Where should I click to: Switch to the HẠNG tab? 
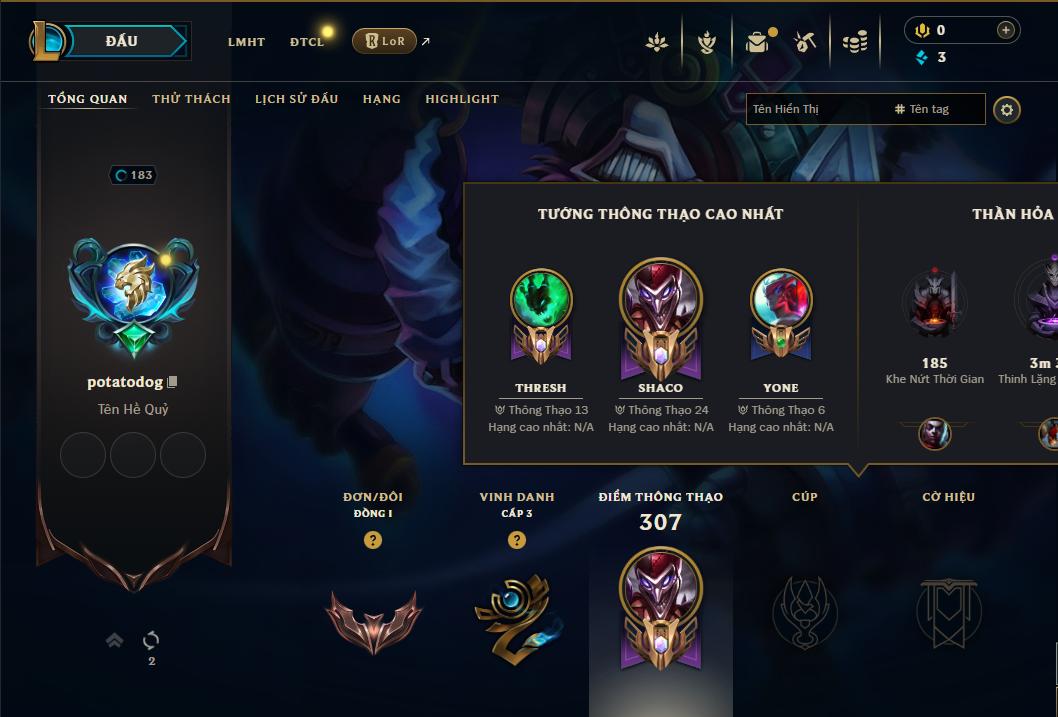381,99
